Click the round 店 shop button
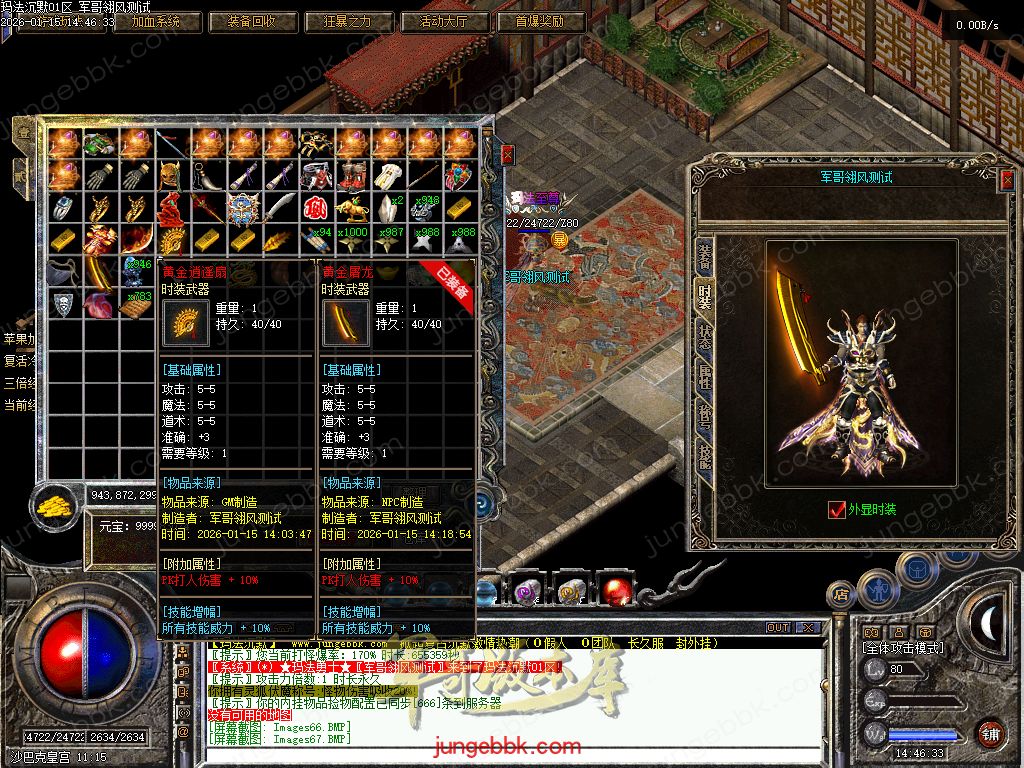 coord(840,597)
